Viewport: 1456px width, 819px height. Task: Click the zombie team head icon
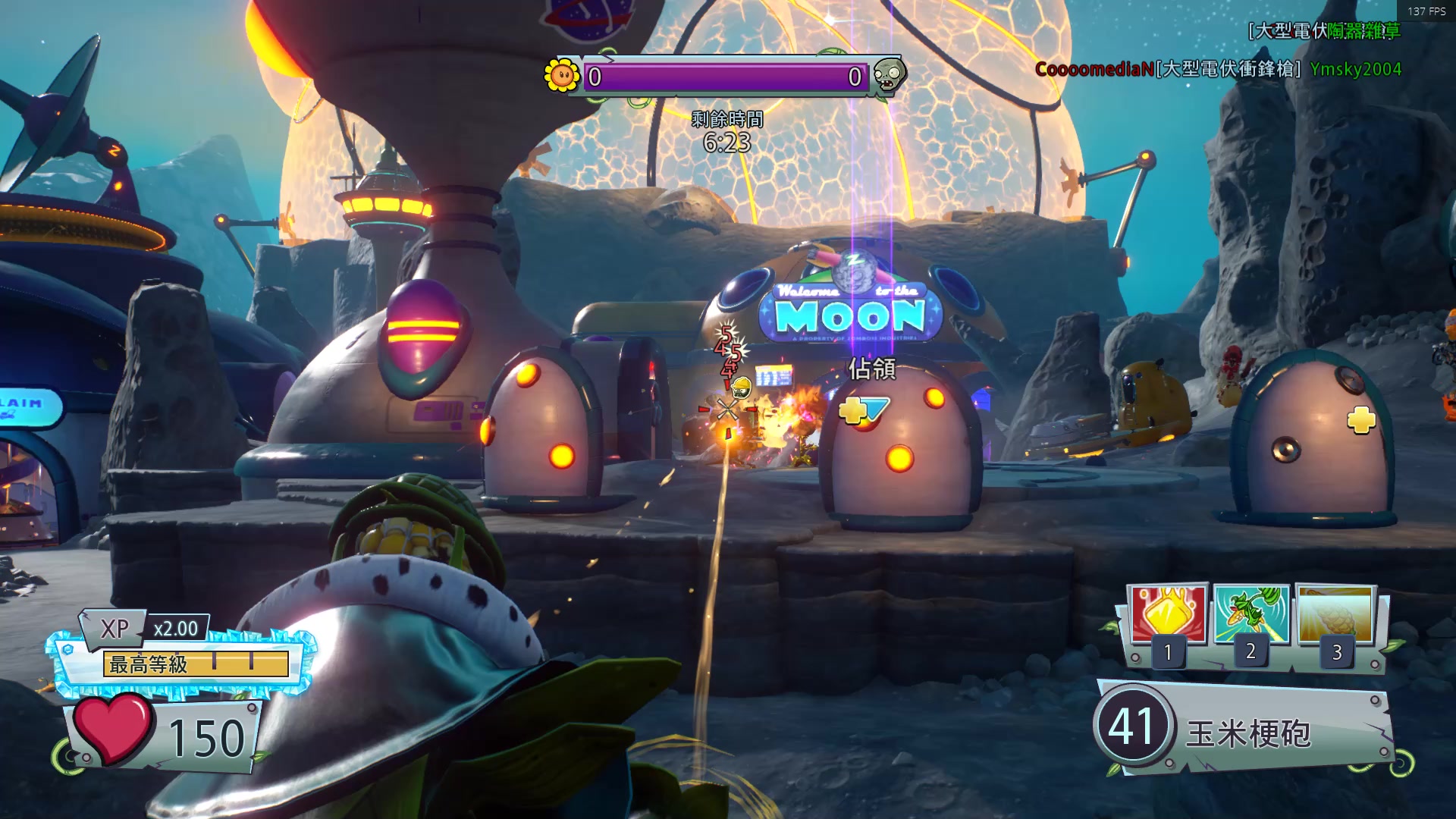click(x=888, y=75)
